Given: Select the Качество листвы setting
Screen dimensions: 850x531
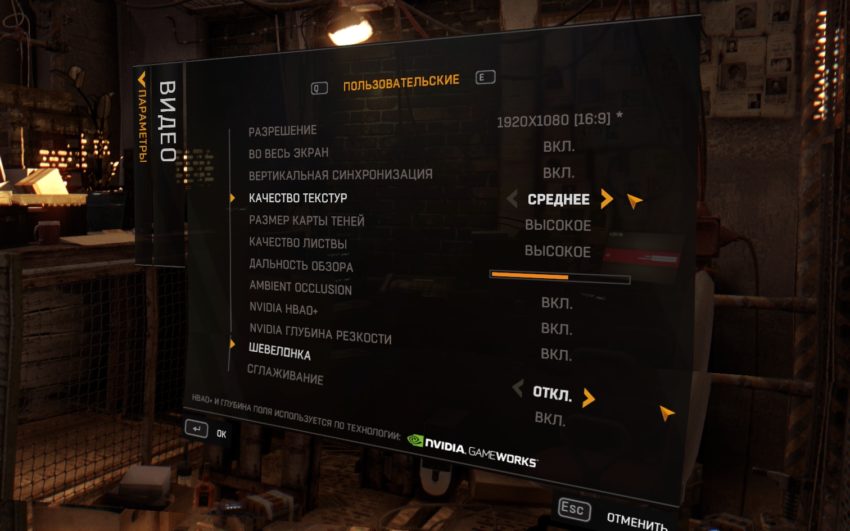Looking at the screenshot, I should tap(296, 242).
